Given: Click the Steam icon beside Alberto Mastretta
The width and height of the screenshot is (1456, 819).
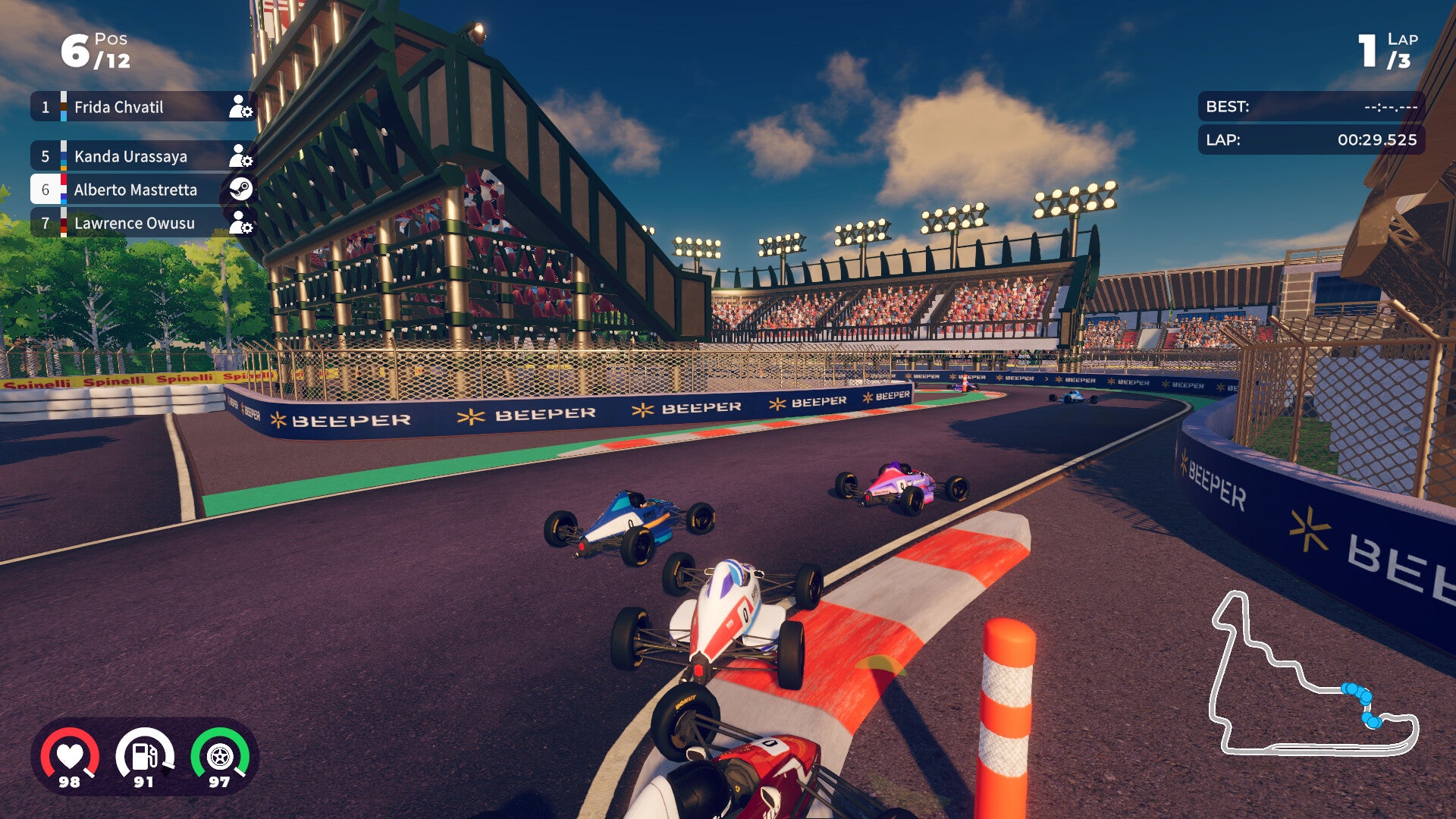Looking at the screenshot, I should point(241,190).
